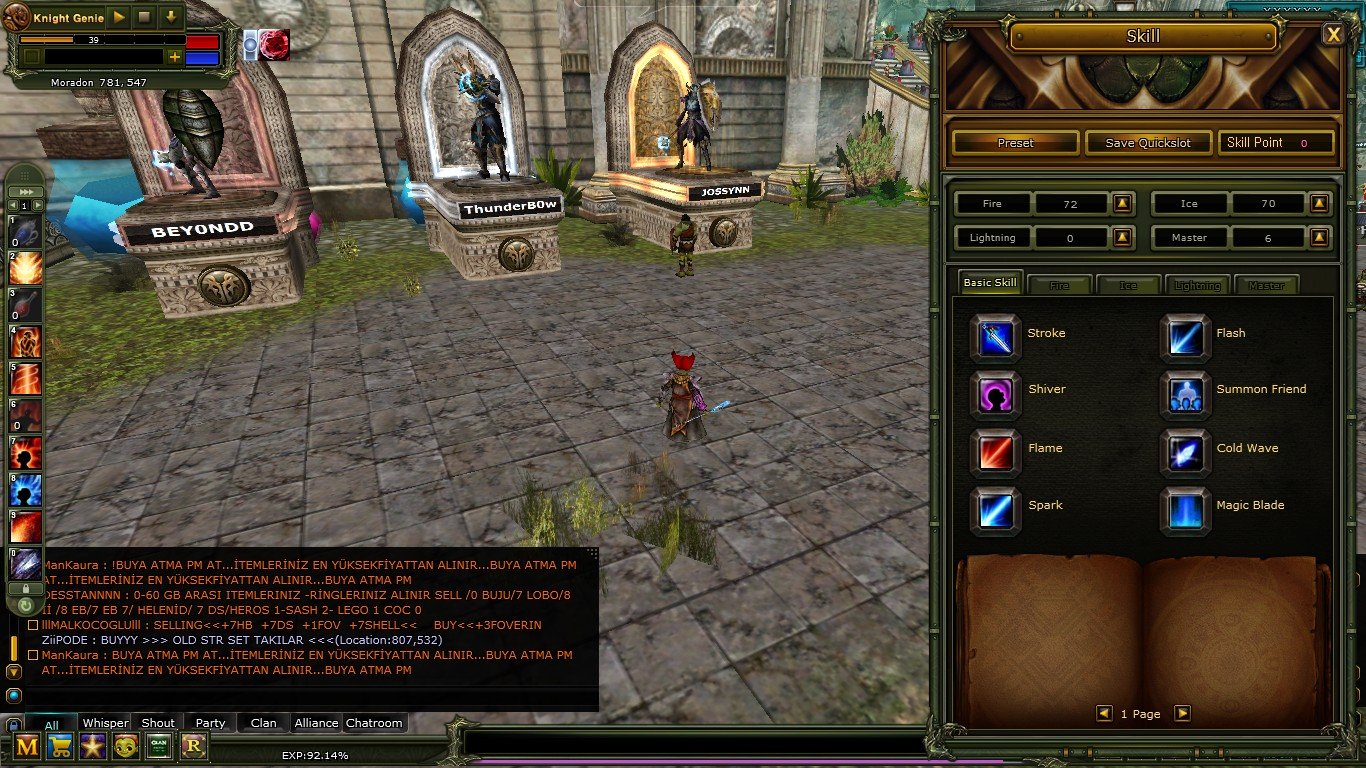Stop the Knight Genie
1366x768 pixels.
pos(144,17)
